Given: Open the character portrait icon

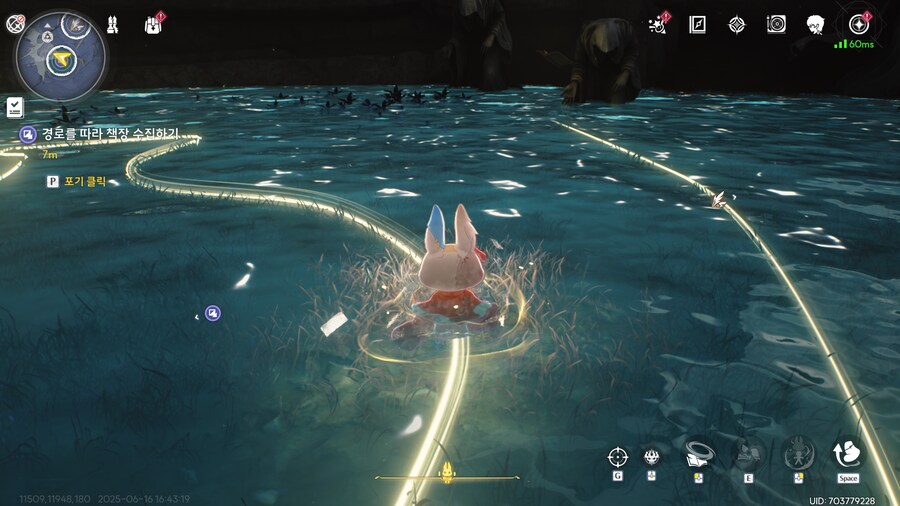Looking at the screenshot, I should click(x=815, y=24).
